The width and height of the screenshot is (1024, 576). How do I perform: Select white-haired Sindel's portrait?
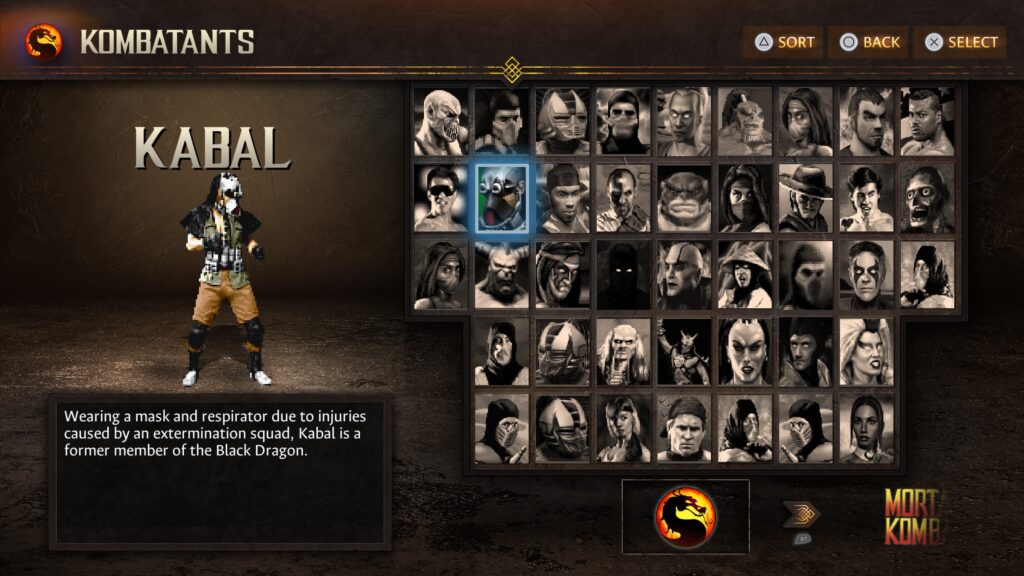point(869,352)
